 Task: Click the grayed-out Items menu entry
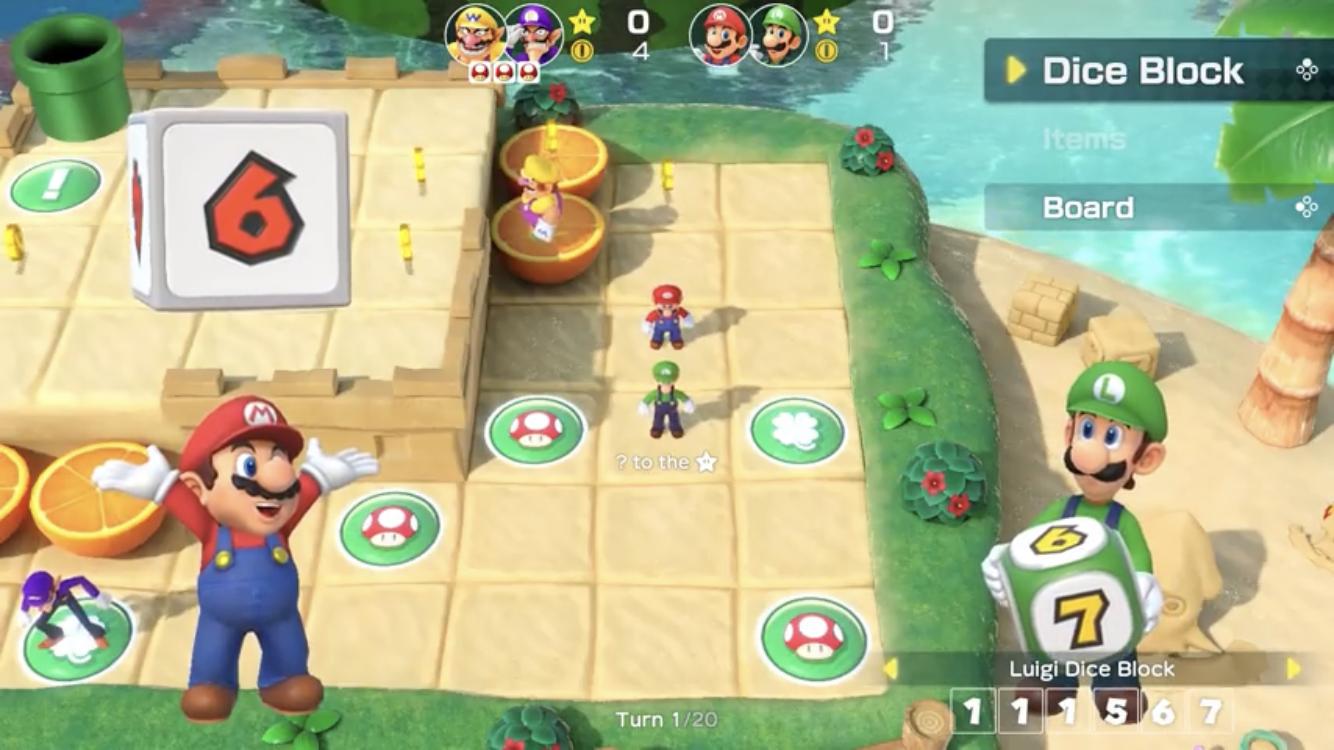(x=1084, y=139)
